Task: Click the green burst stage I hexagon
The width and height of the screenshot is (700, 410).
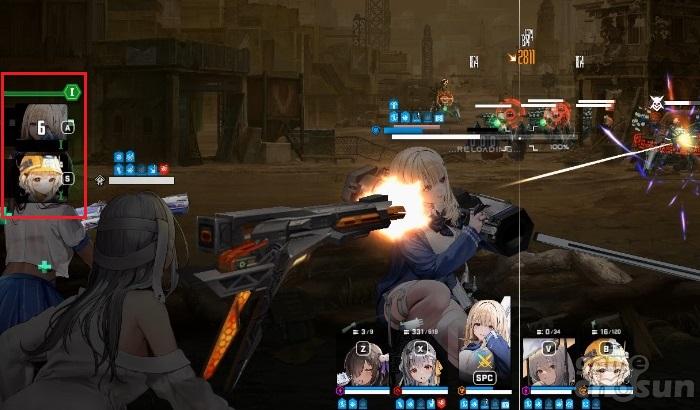Action: pos(71,92)
